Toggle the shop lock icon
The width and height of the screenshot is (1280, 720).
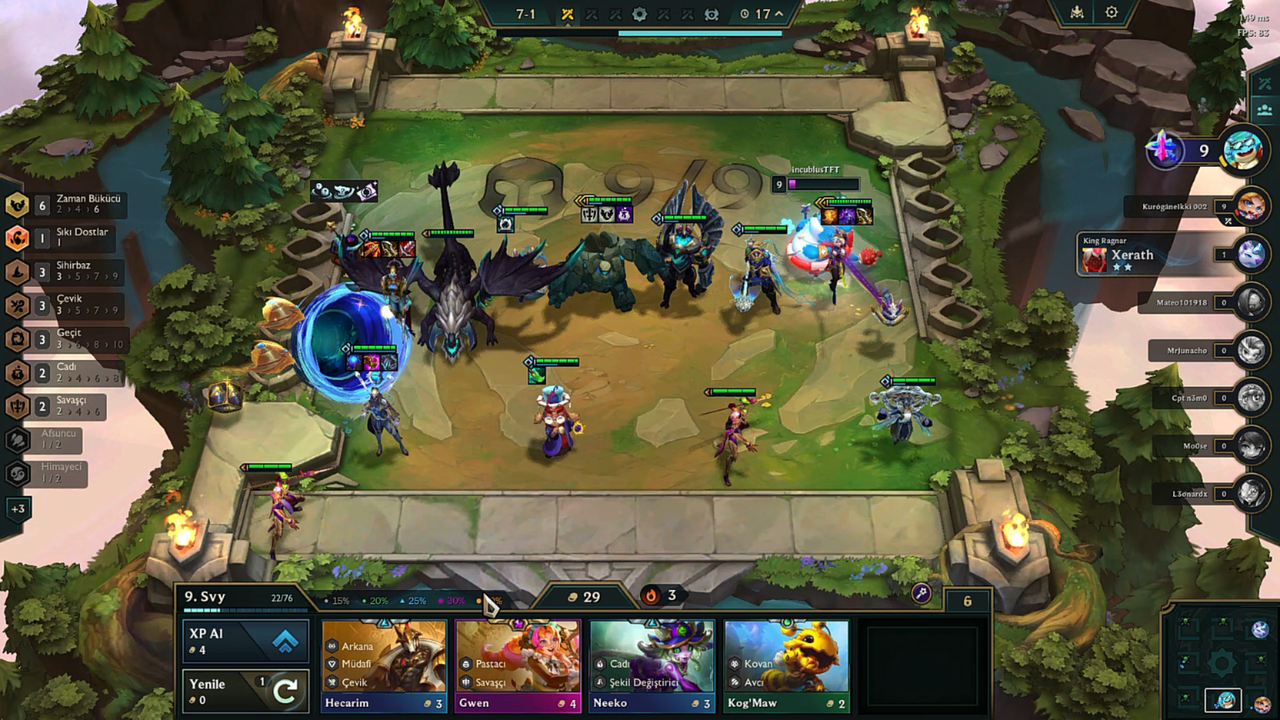coord(921,594)
